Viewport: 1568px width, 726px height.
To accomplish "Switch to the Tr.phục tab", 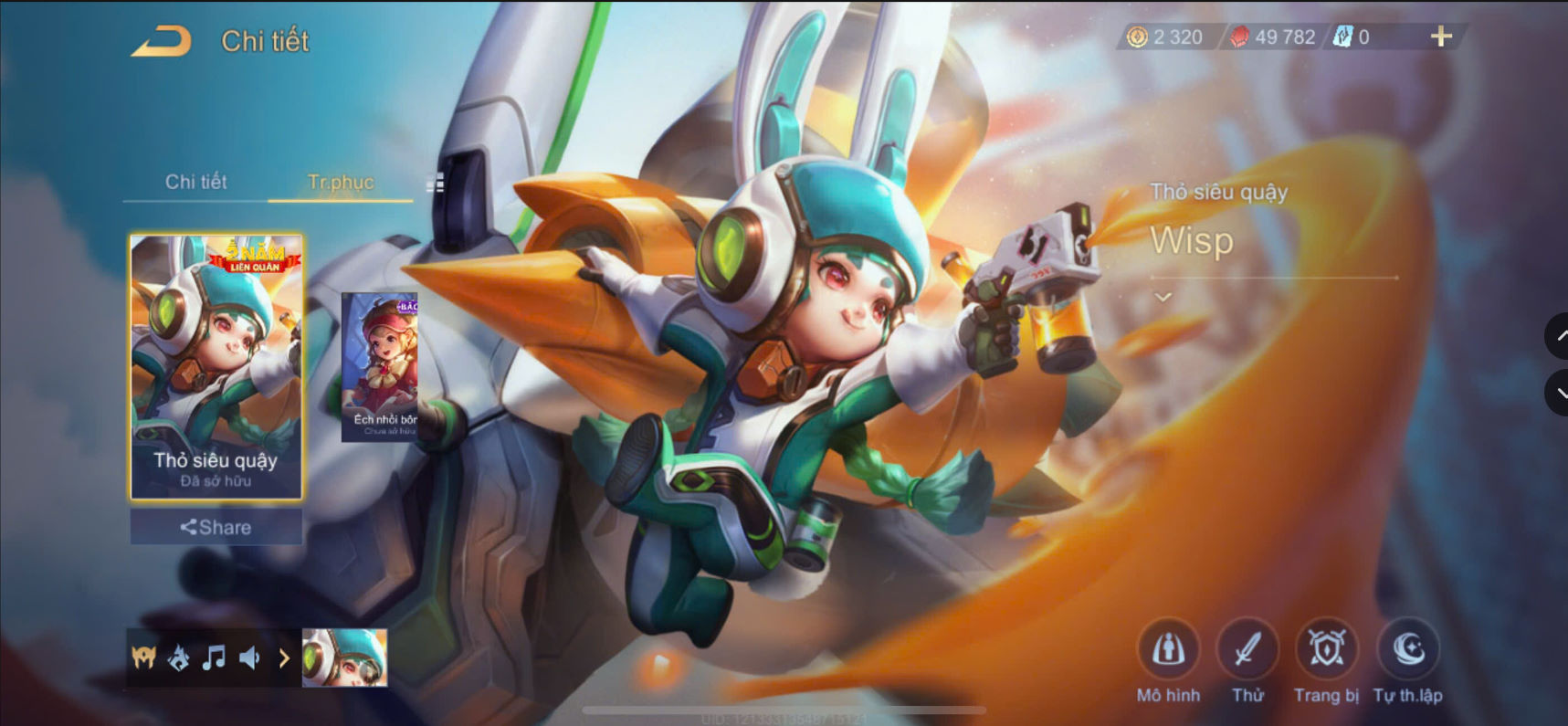I will [x=340, y=183].
